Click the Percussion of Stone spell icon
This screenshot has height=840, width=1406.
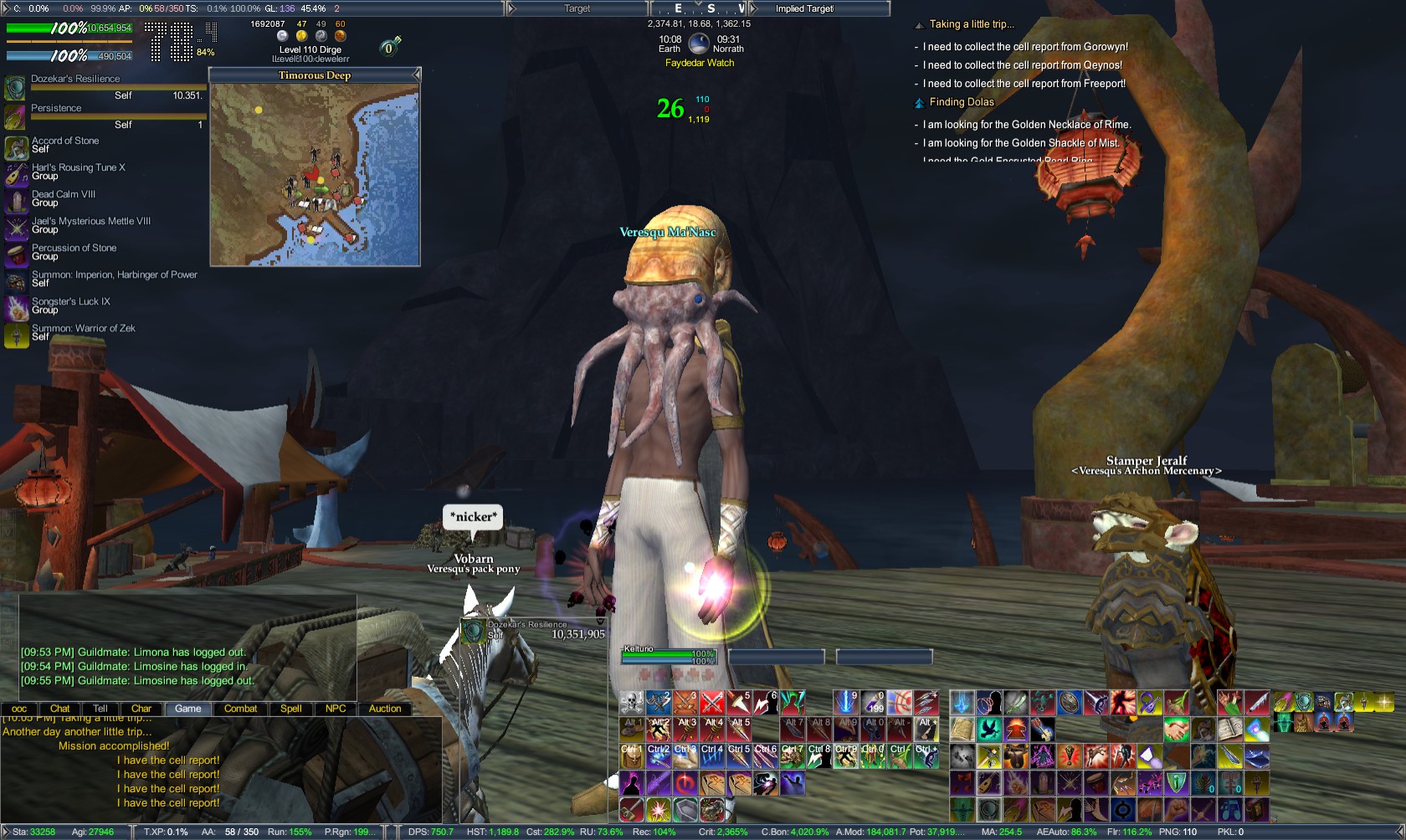[17, 254]
